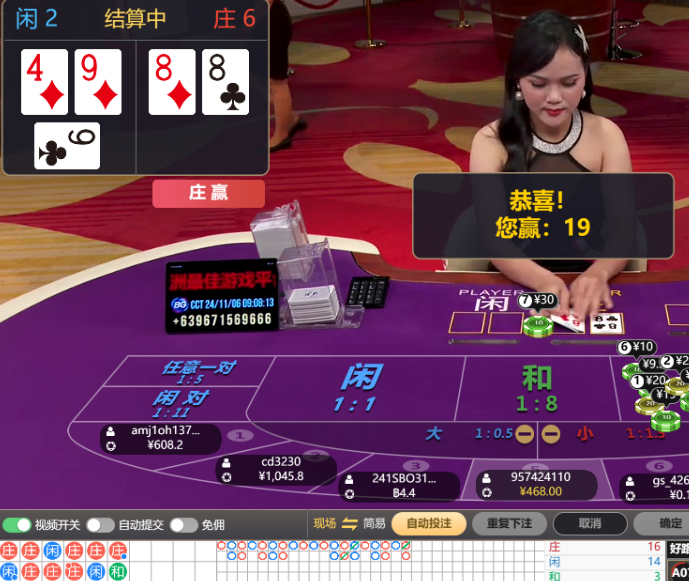Bet on 和 (Tie) 1:8
The width and height of the screenshot is (689, 581).
tap(536, 388)
